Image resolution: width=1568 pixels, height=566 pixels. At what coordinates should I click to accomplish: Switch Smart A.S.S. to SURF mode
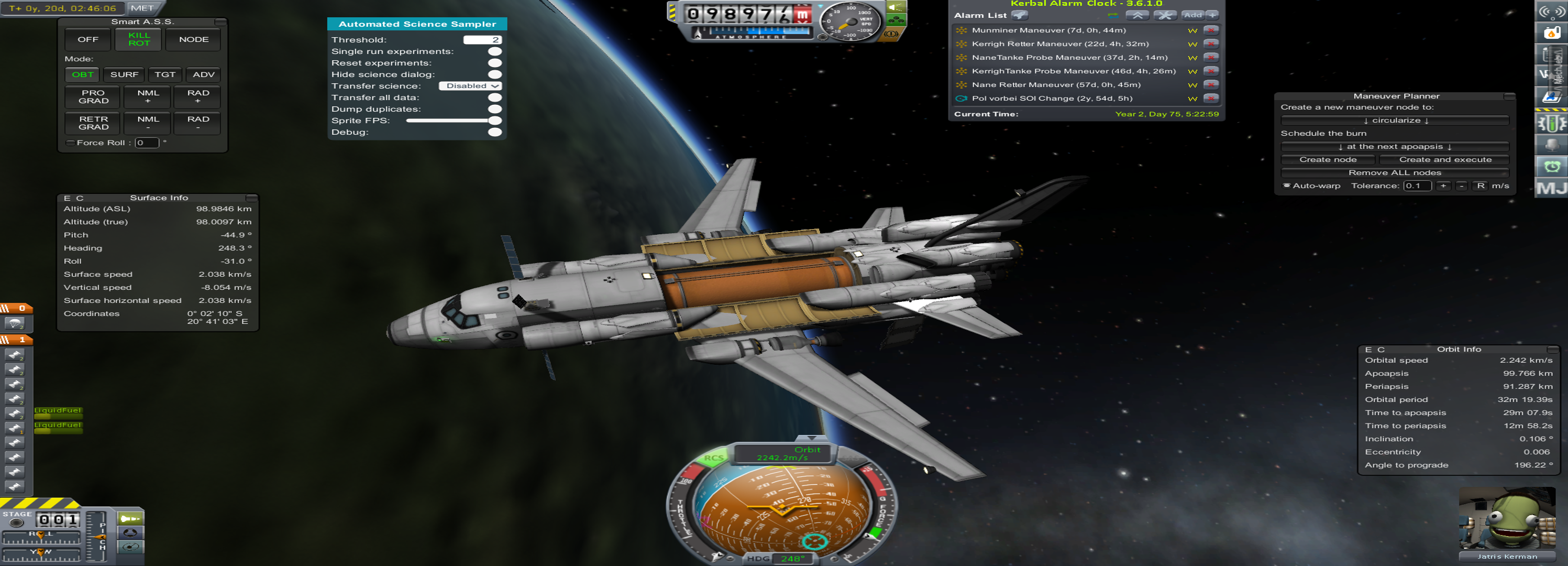[124, 75]
